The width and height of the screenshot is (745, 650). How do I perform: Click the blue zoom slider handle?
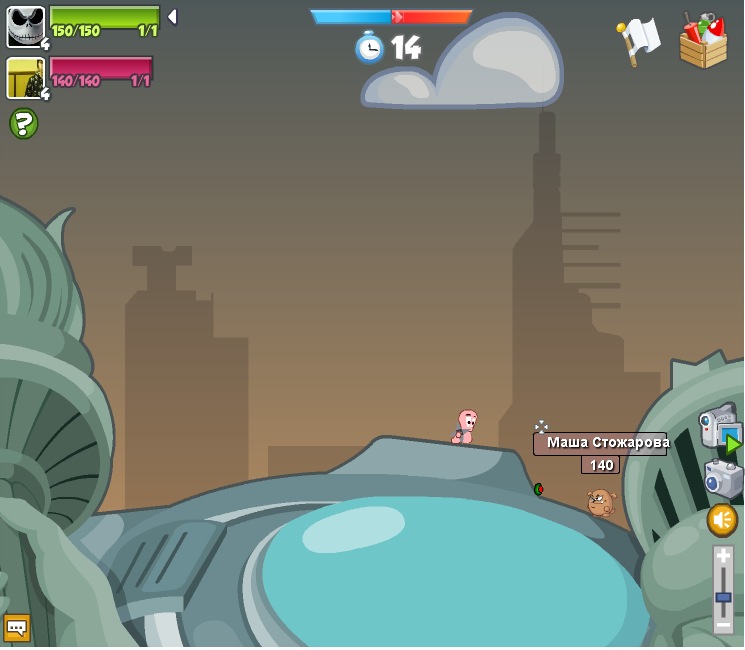723,598
